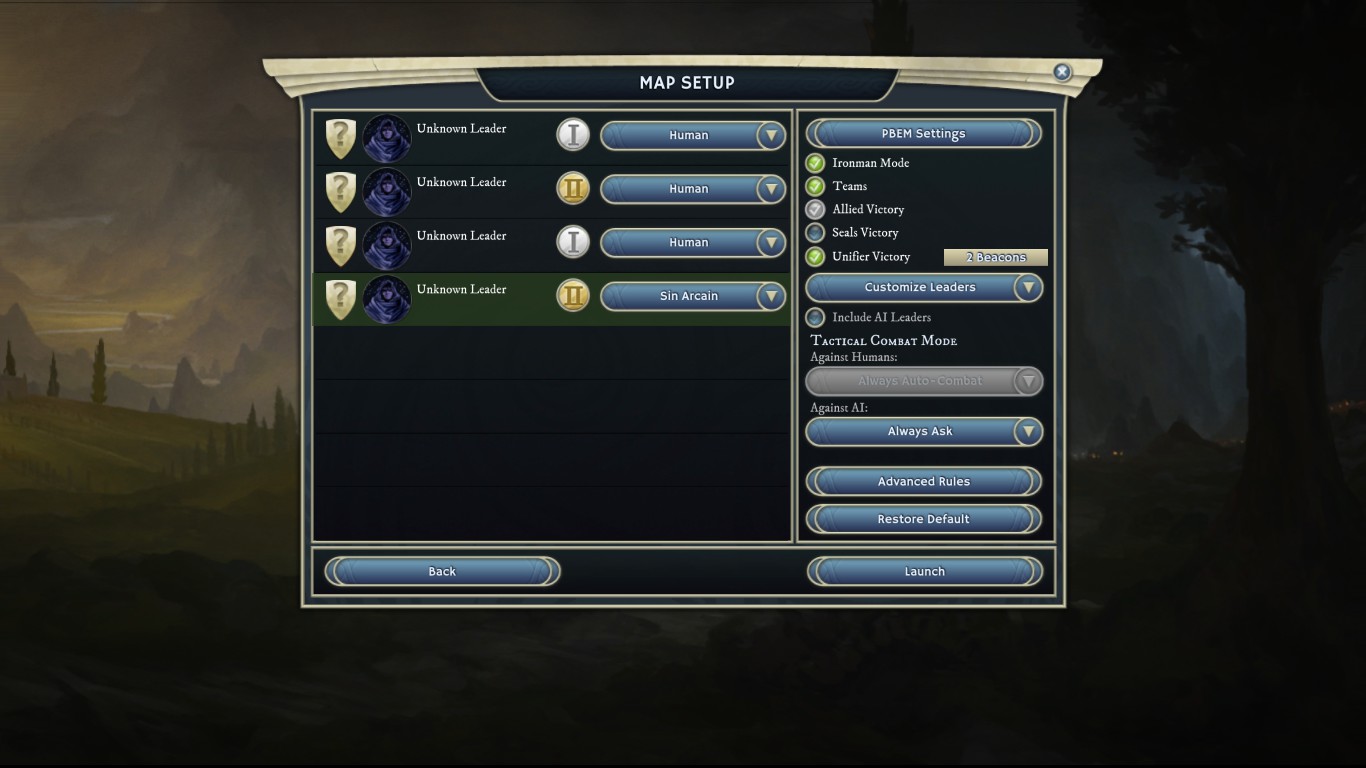The width and height of the screenshot is (1366, 768).
Task: Enable Include AI Leaders
Action: (x=815, y=317)
